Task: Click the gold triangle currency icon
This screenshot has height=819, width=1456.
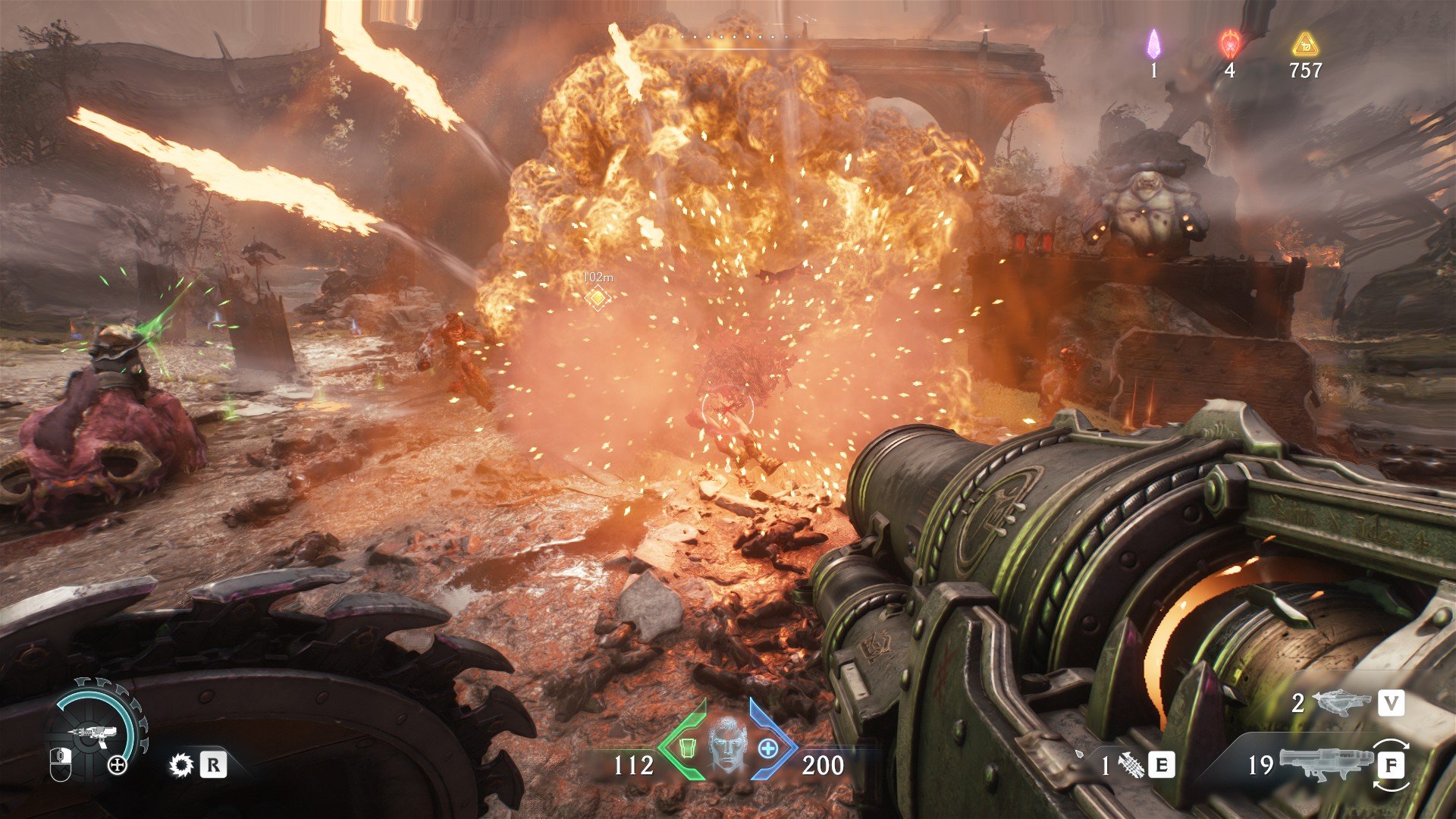Action: click(x=1304, y=45)
